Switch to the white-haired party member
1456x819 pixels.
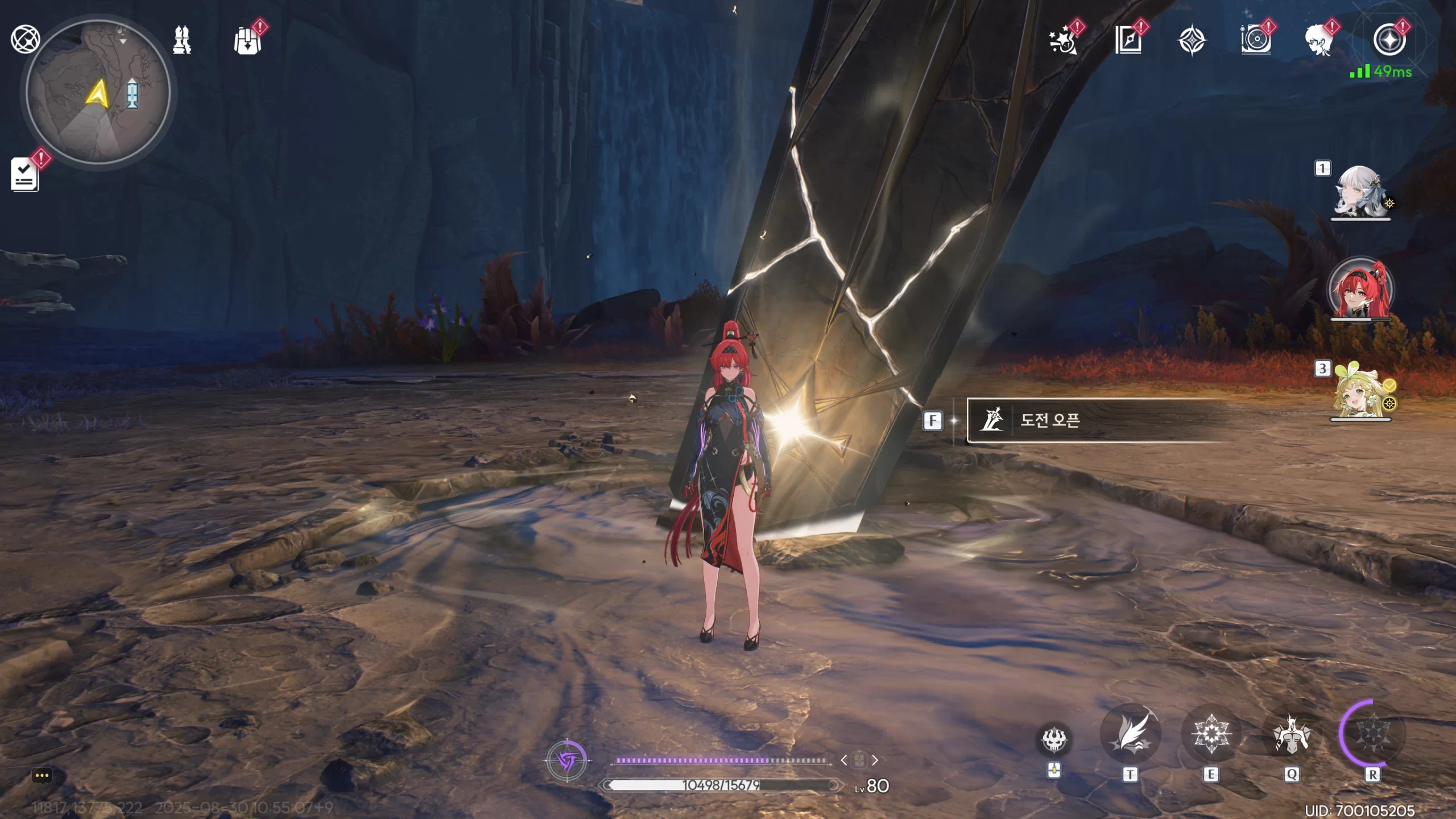pos(1360,191)
